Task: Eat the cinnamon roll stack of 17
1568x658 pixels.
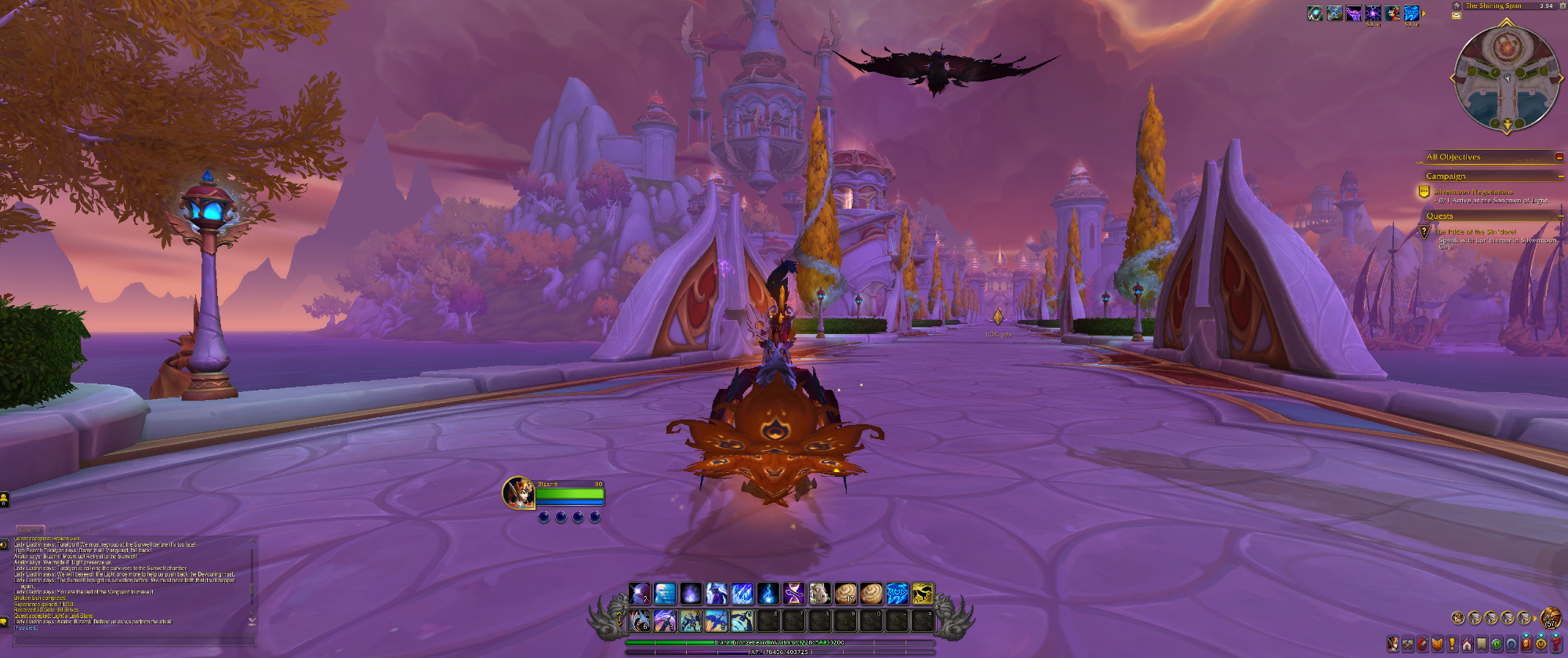Action: (x=845, y=594)
